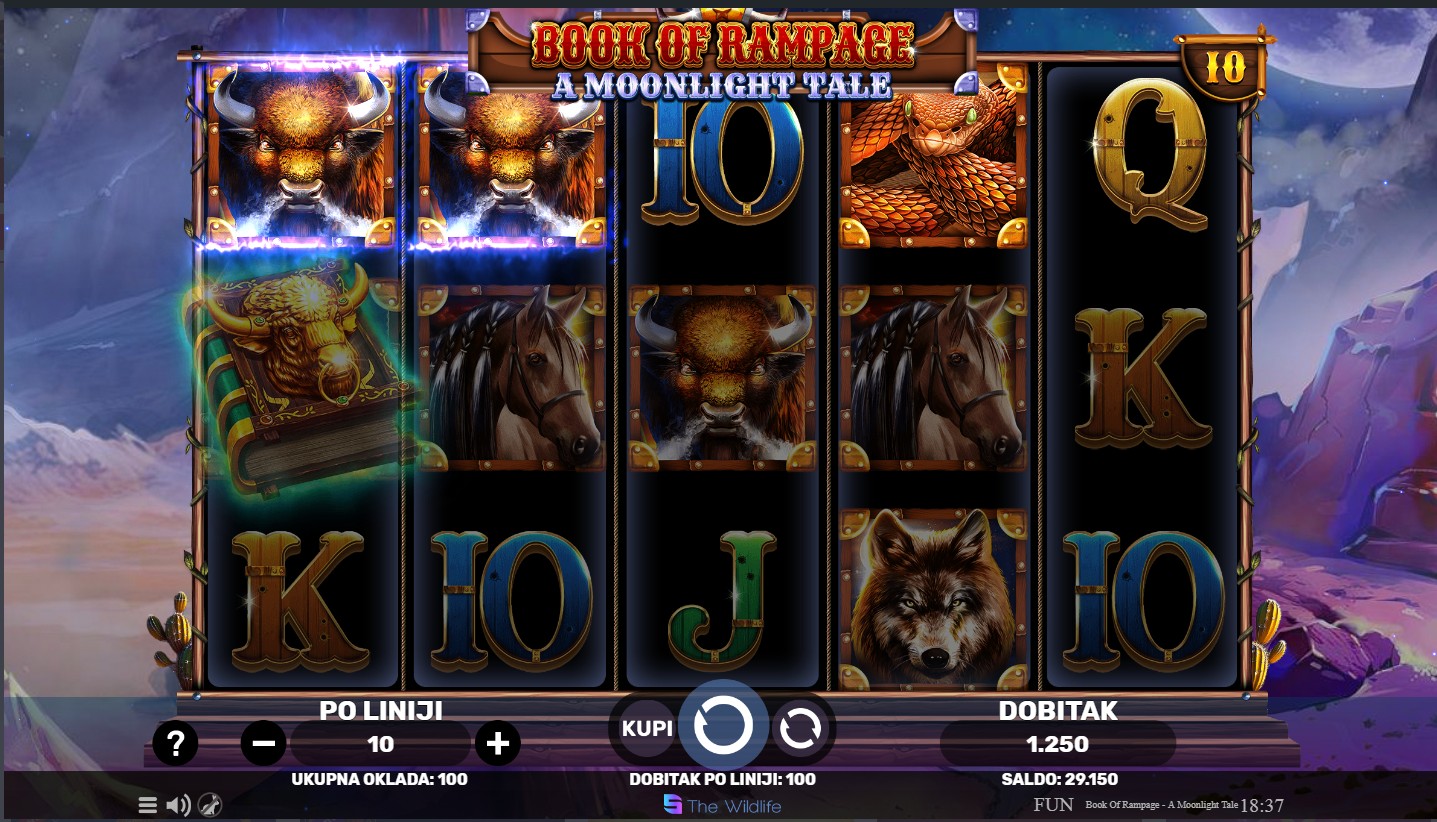Decrease the bet per line with minus
Image resolution: width=1437 pixels, height=822 pixels.
tap(264, 744)
